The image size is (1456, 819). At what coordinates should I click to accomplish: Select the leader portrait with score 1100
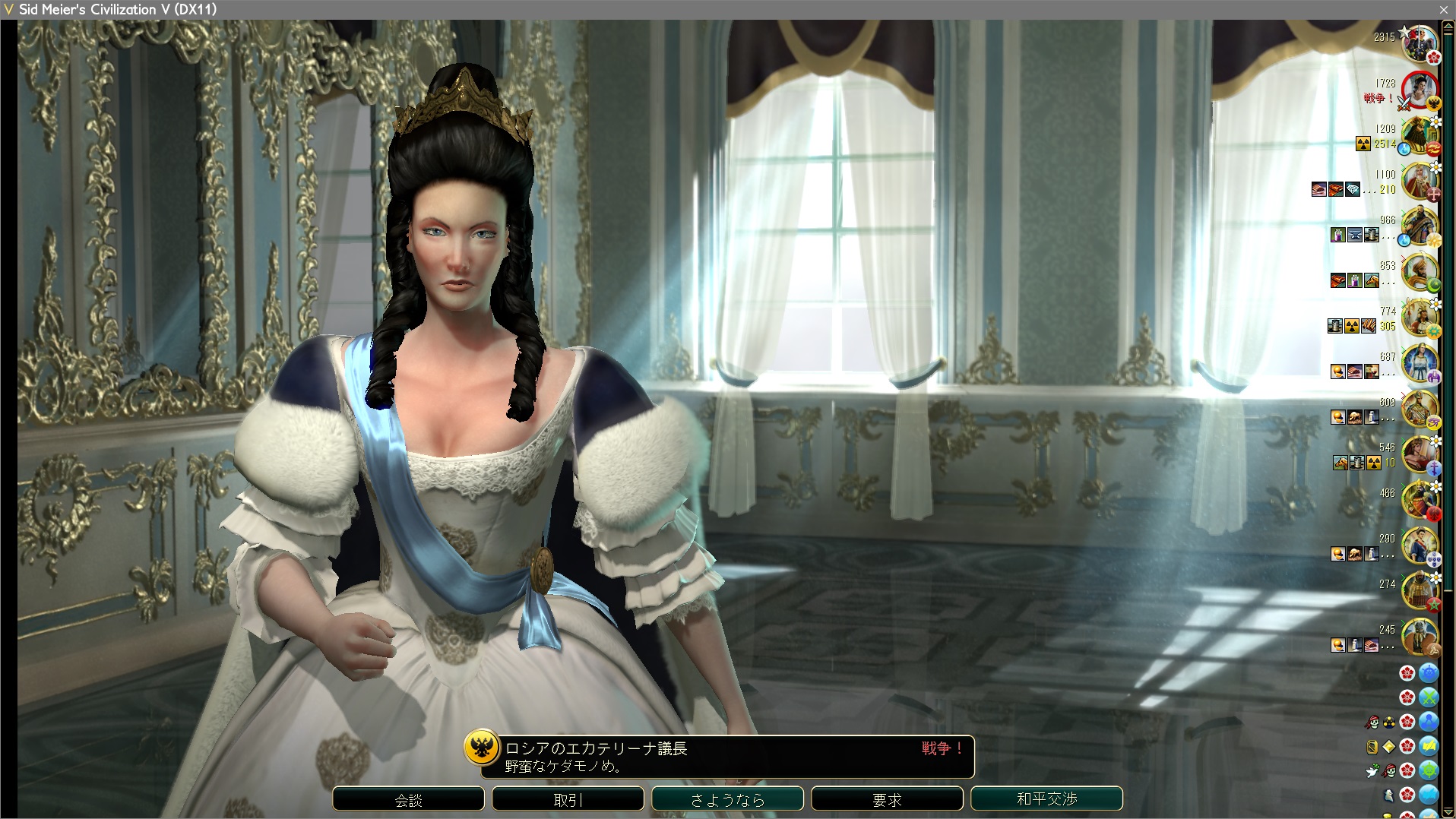point(1418,182)
